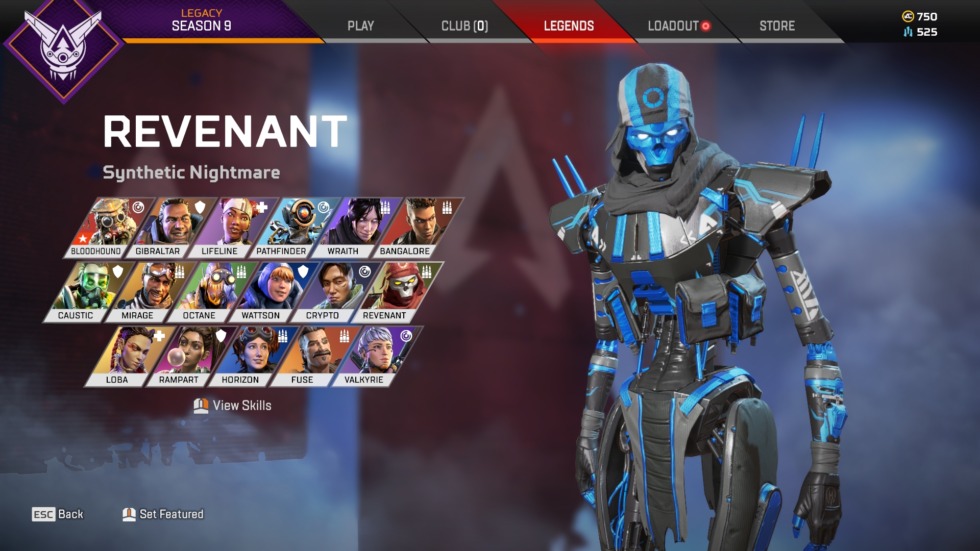The image size is (980, 551).
Task: Select Wattson from the legends
Action: (x=264, y=291)
